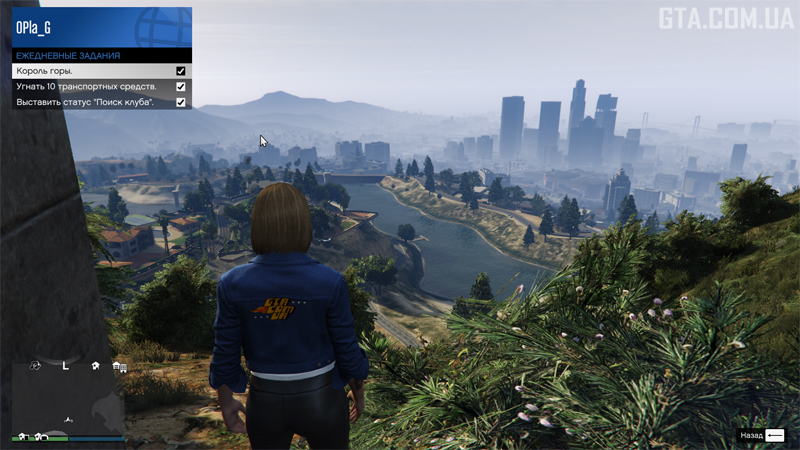Screen dimensions: 800x450
Task: Toggle the checkbox for stealing 10 vehicles
Action: (x=181, y=87)
